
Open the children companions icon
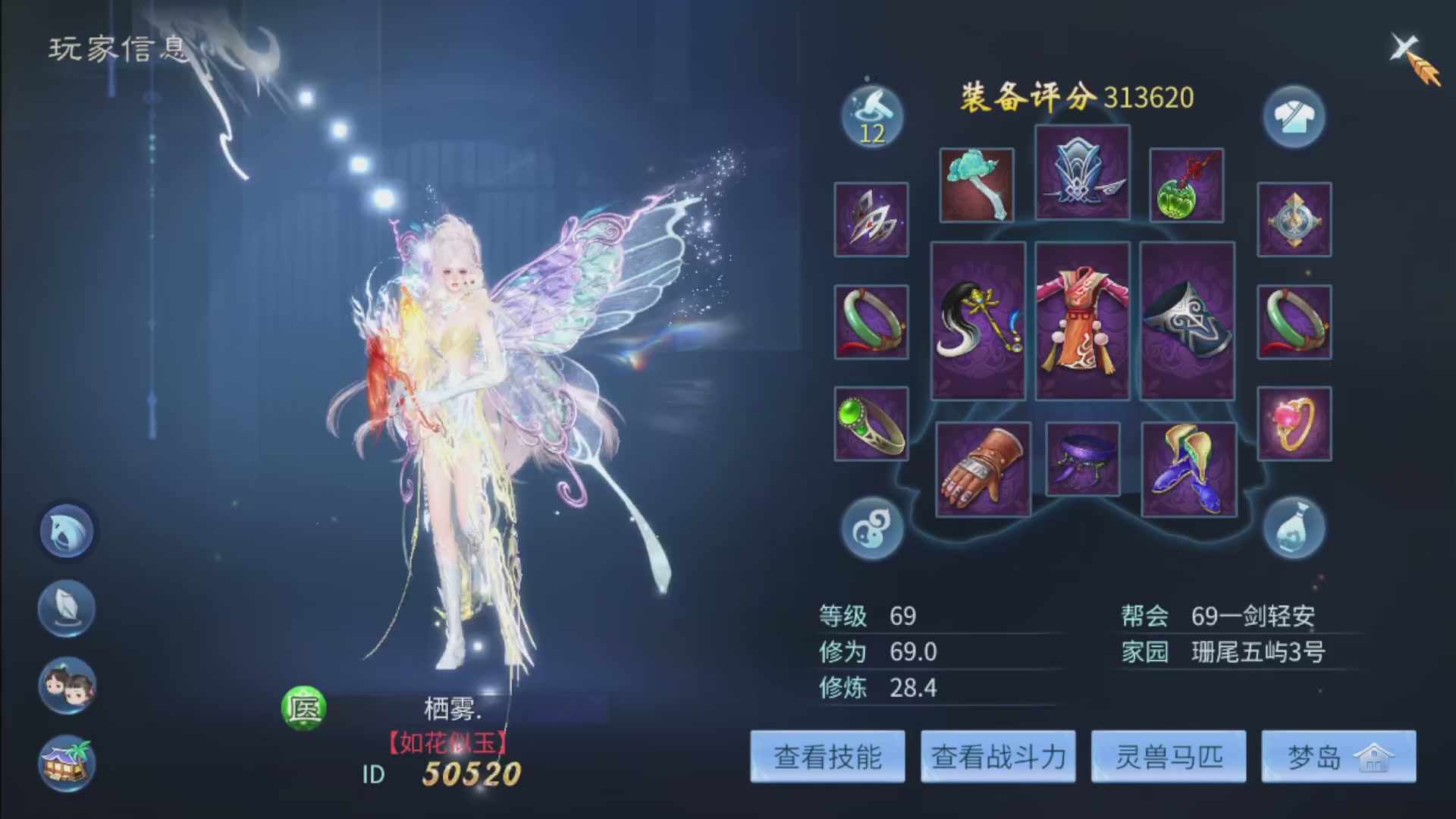[66, 685]
